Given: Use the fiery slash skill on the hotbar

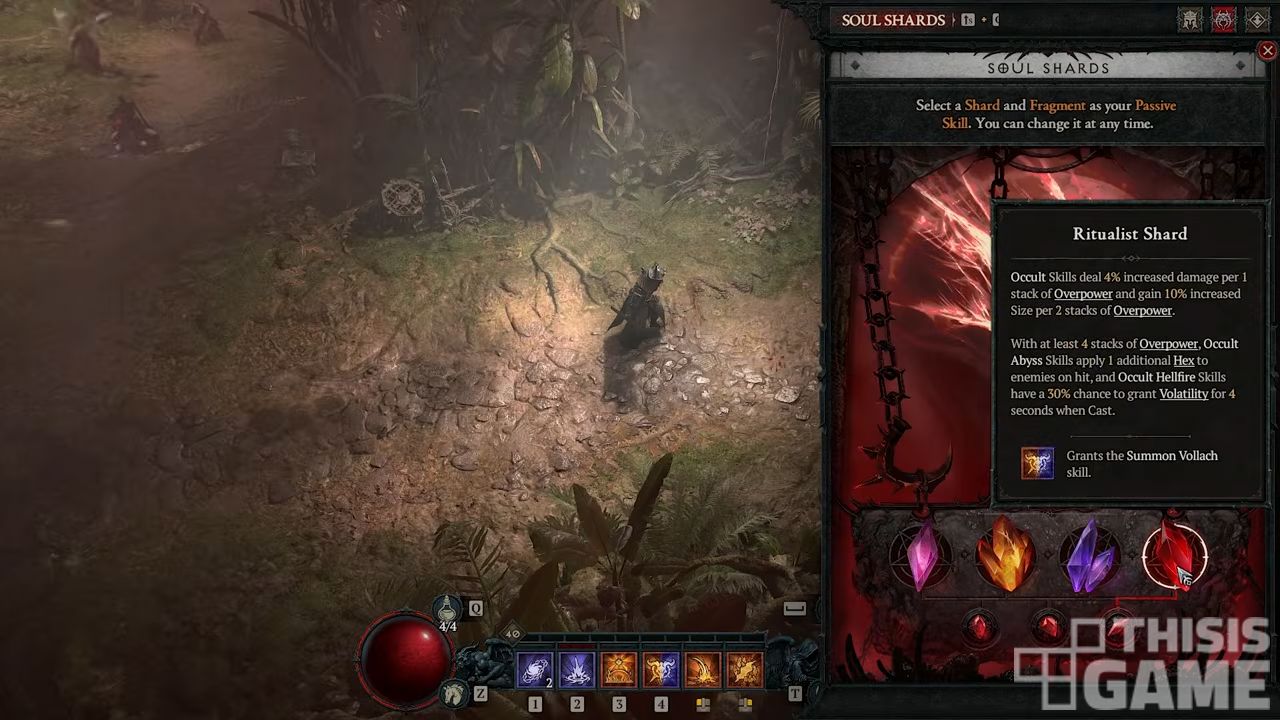Looking at the screenshot, I should tap(703, 670).
